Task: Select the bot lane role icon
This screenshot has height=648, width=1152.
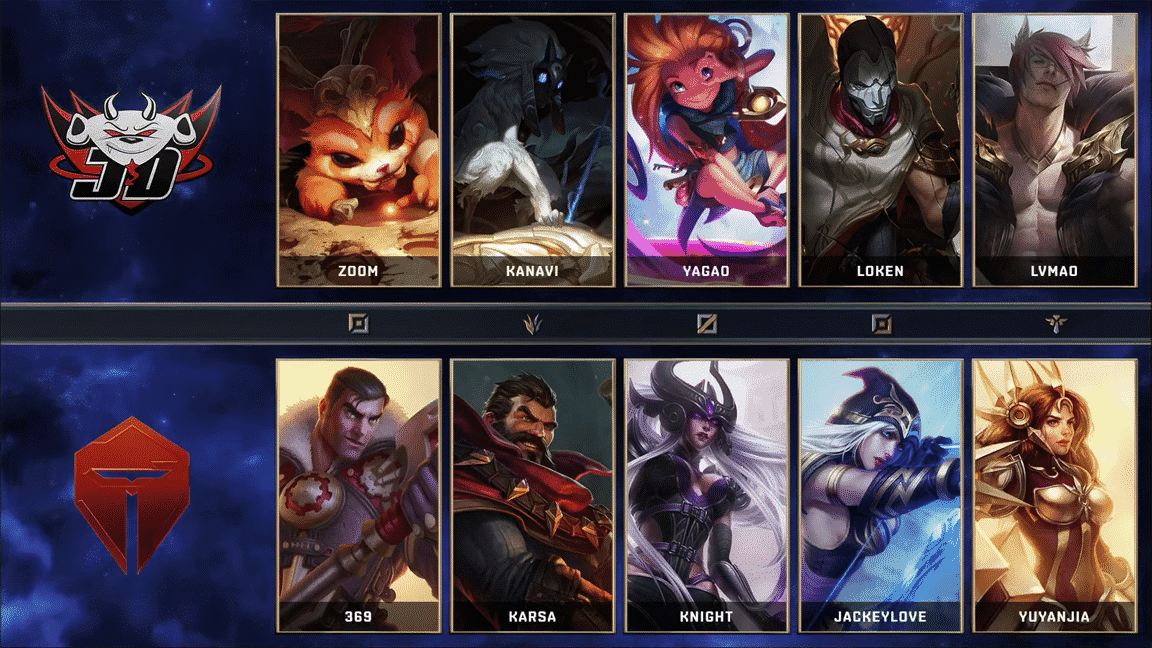Action: point(880,323)
